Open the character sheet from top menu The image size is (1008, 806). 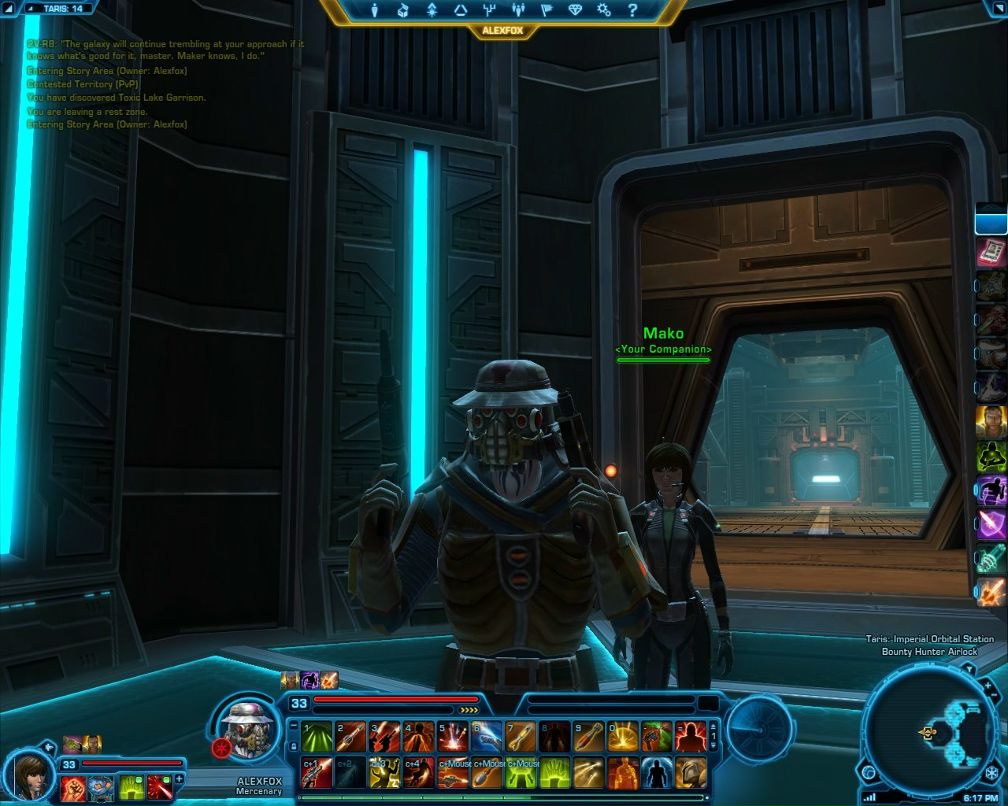[x=372, y=11]
